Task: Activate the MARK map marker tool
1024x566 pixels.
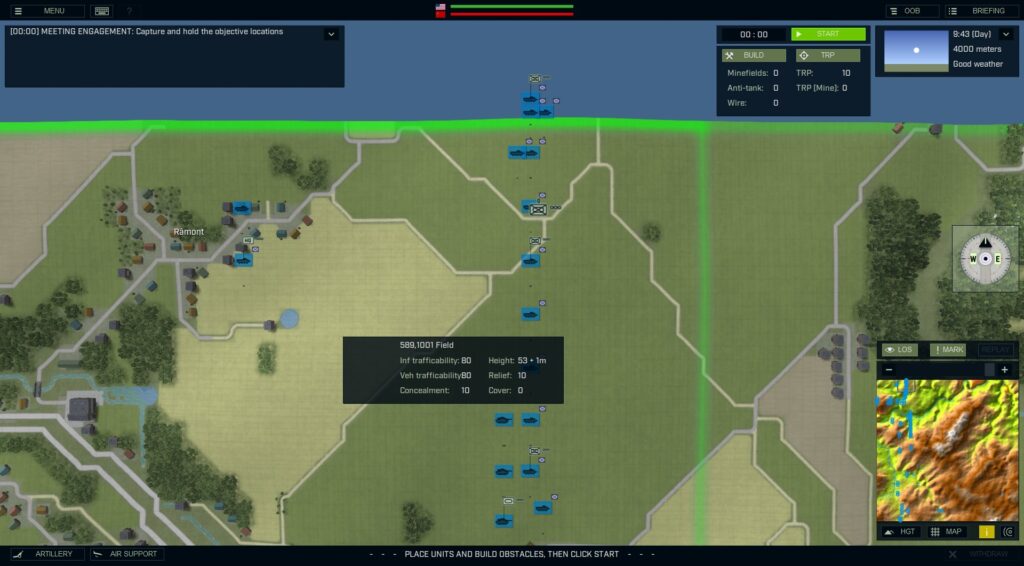Action: (x=948, y=350)
